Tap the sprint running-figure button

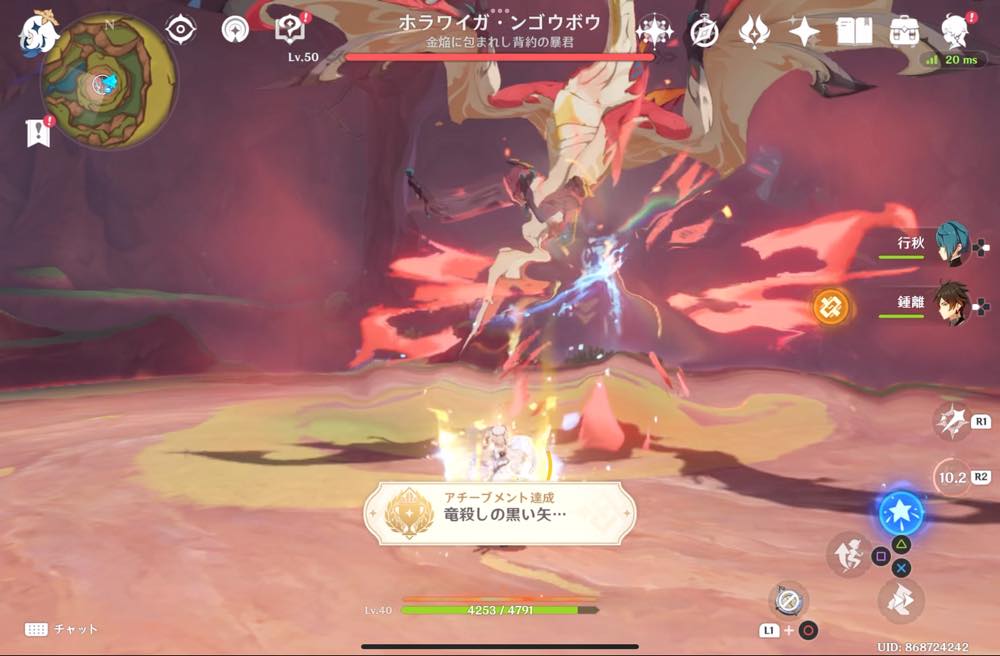pos(849,553)
